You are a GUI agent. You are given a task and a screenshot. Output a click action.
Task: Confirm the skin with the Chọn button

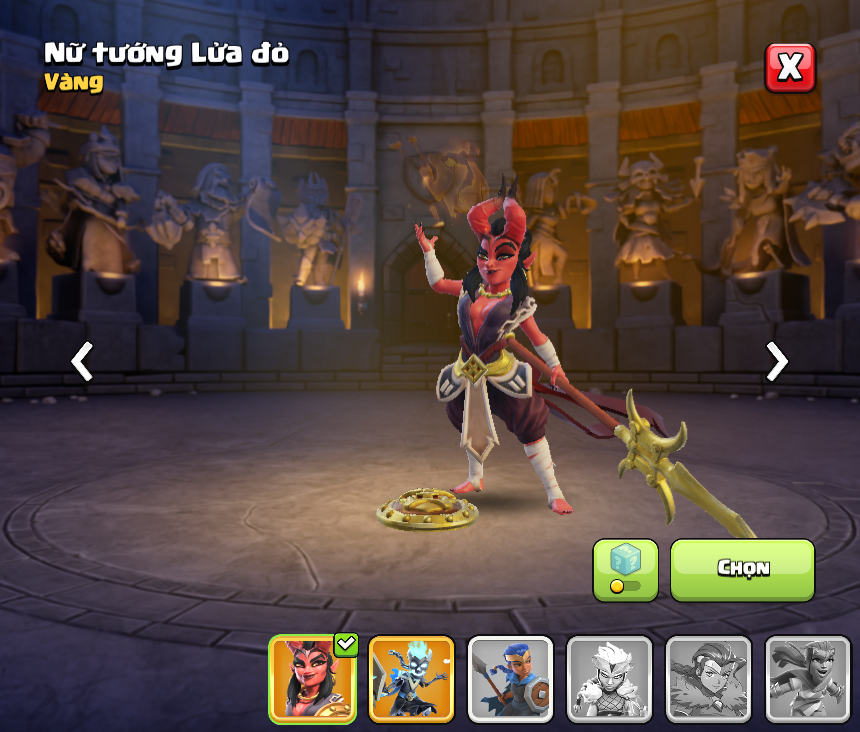pyautogui.click(x=742, y=569)
